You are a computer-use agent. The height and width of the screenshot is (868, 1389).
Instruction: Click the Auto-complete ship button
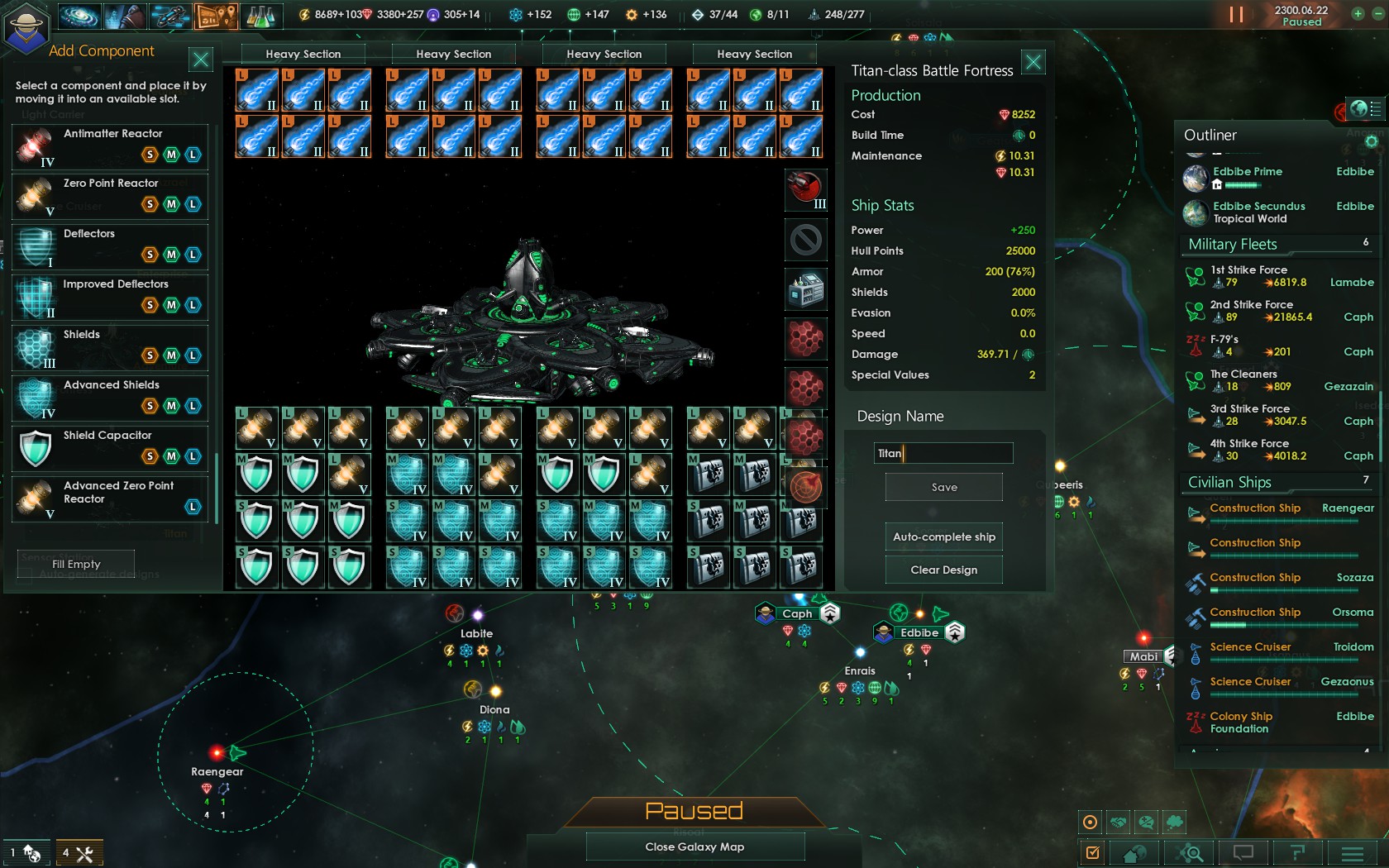[943, 537]
